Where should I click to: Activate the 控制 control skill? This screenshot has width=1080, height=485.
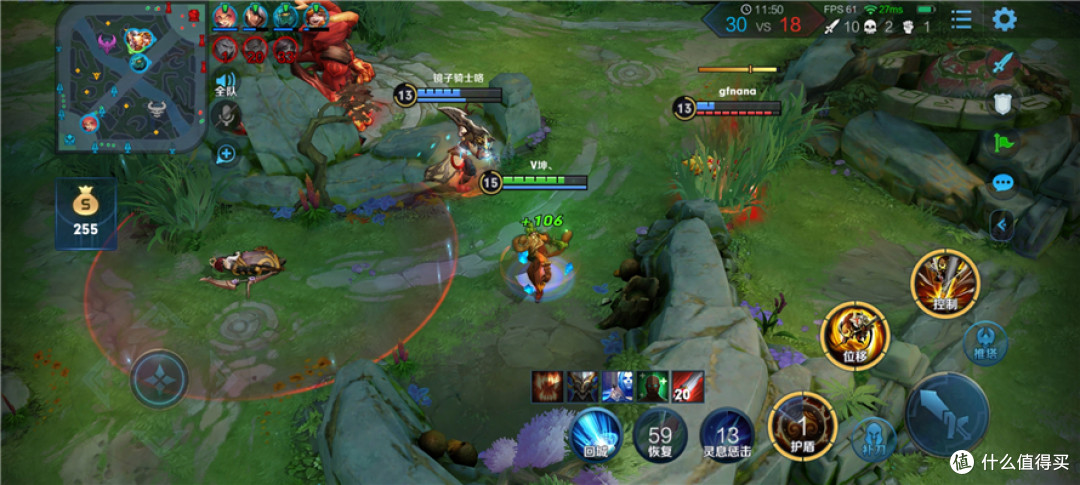[x=945, y=284]
